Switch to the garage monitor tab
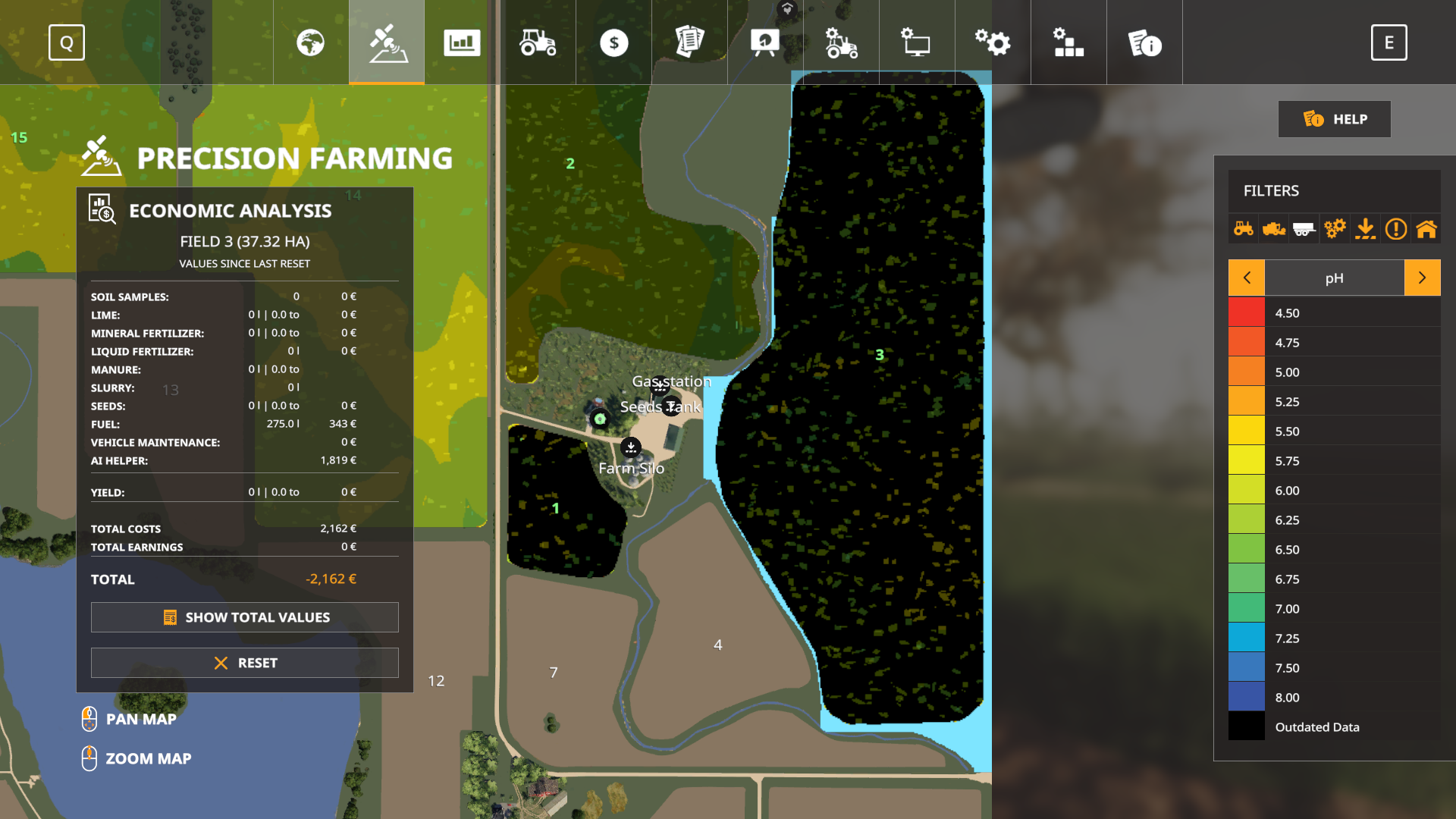 917,42
